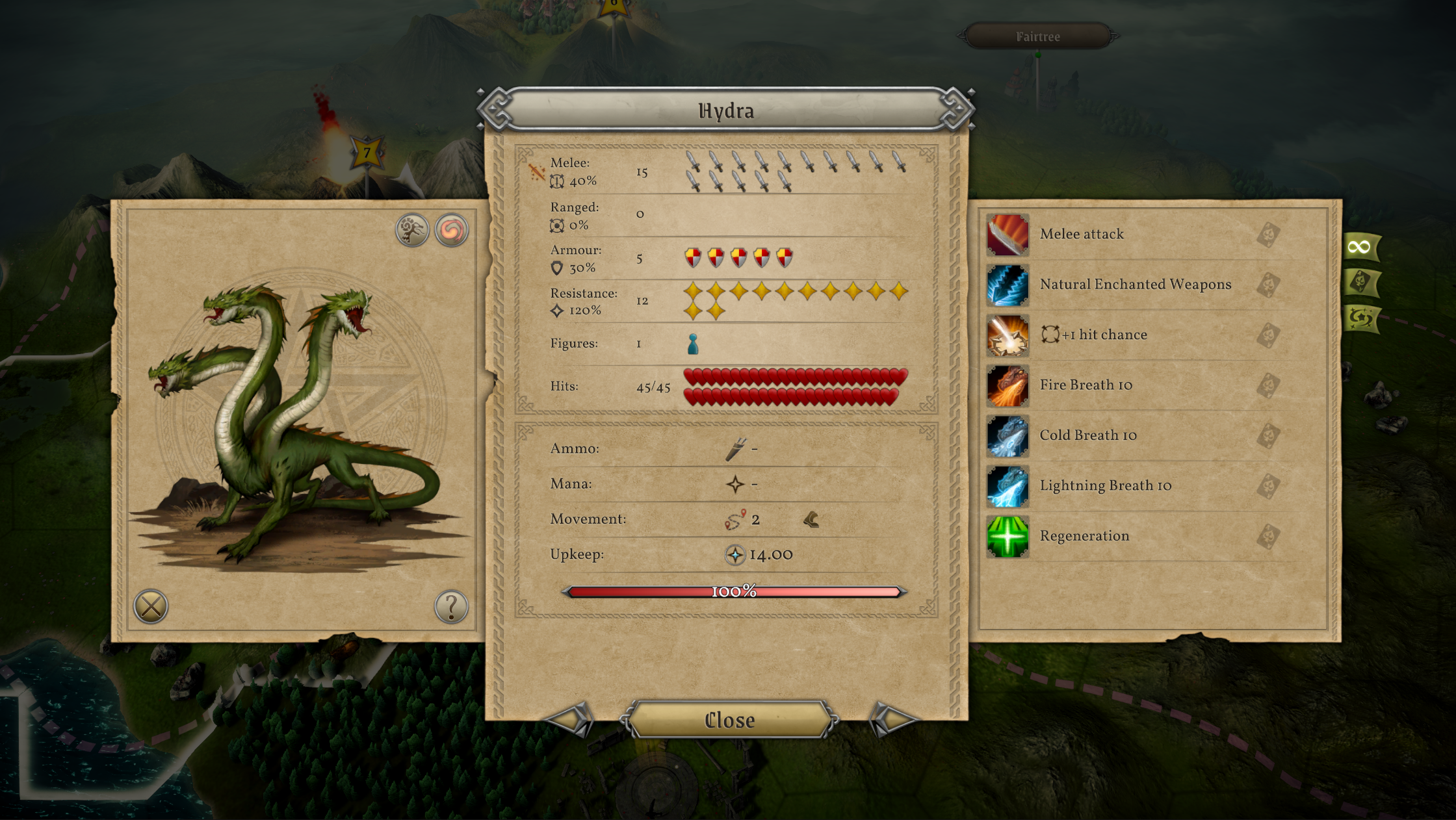Screen dimensions: 1456x820
Task: Click the movement type boot icon
Action: 811,519
